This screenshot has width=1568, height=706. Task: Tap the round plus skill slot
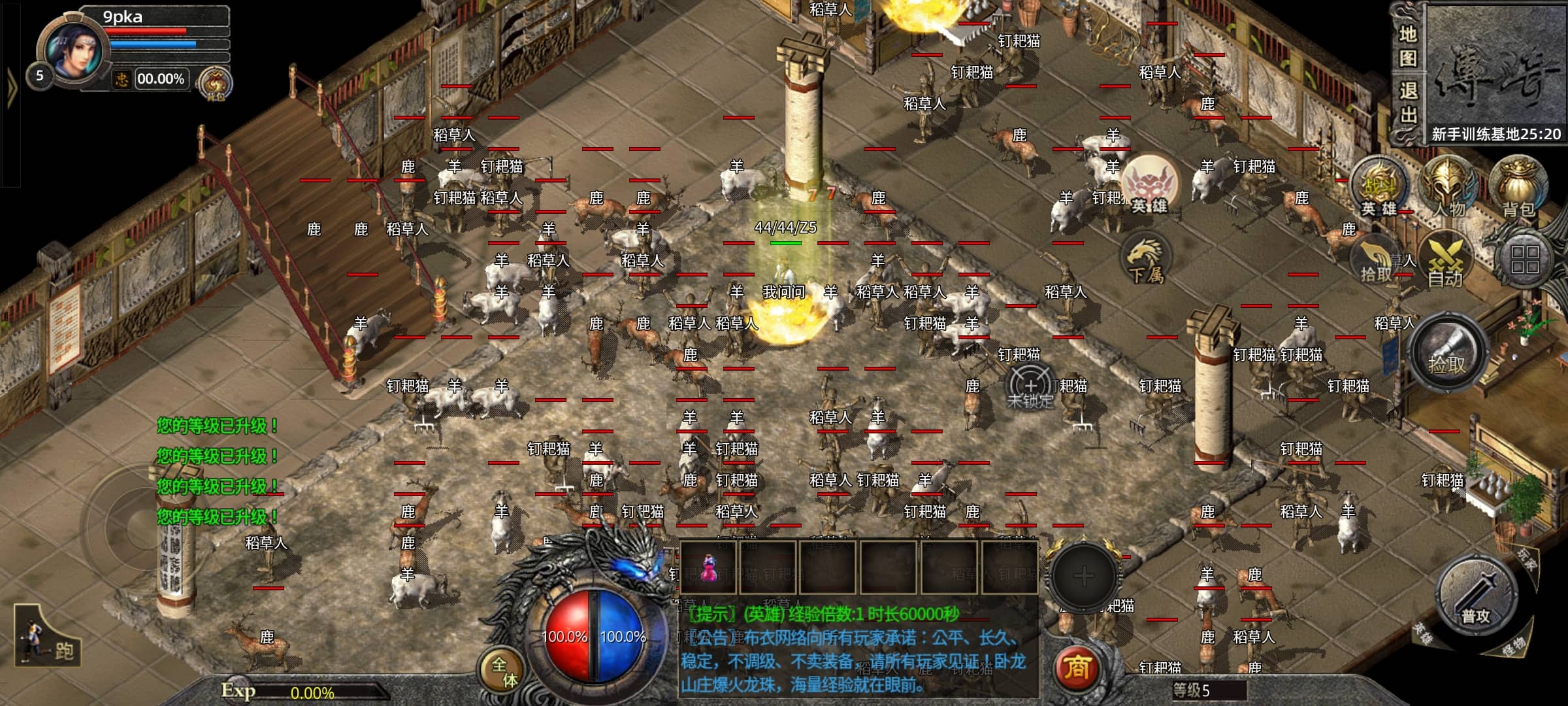point(1083,576)
